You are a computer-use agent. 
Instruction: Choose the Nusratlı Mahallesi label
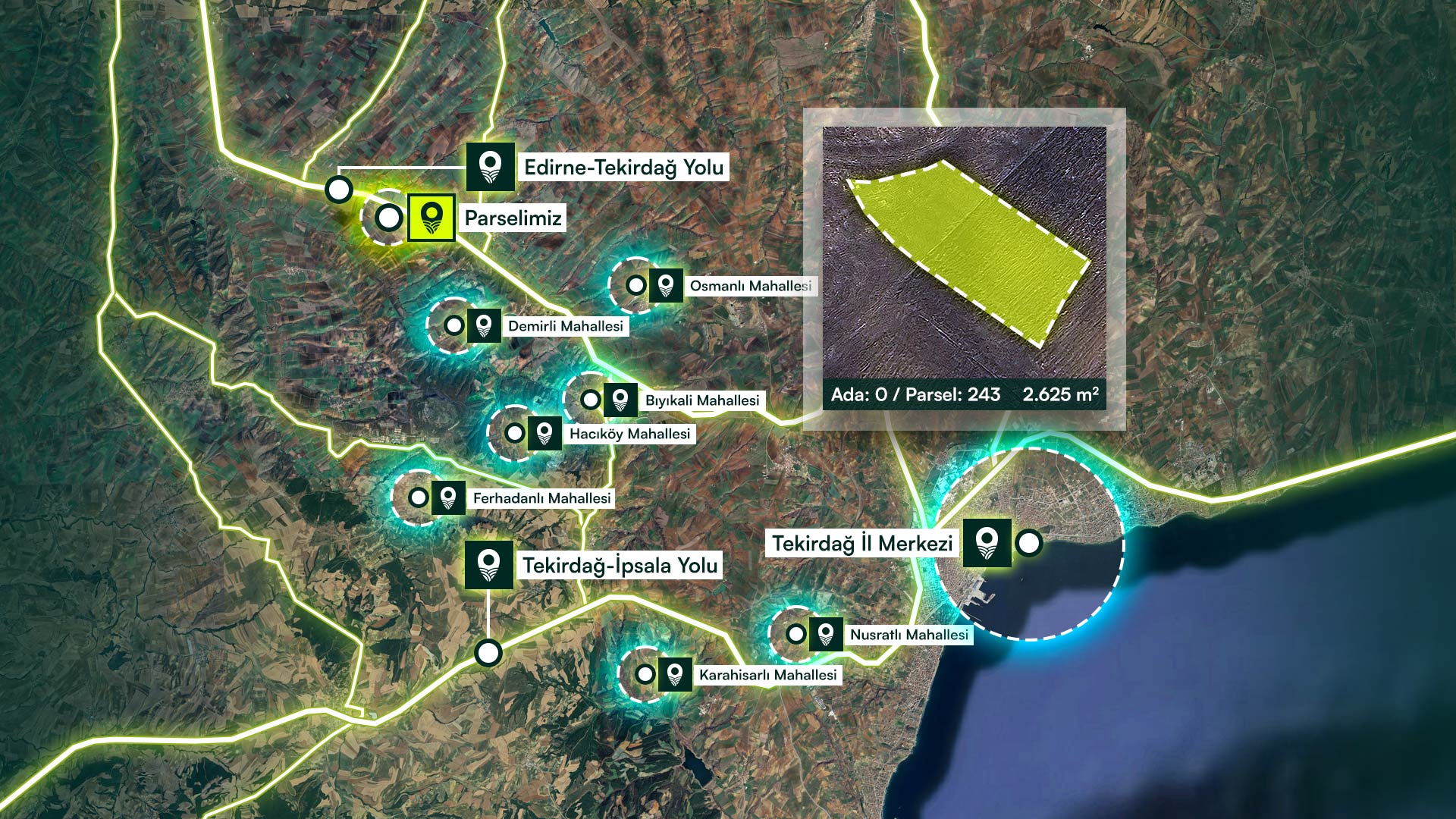click(x=908, y=635)
